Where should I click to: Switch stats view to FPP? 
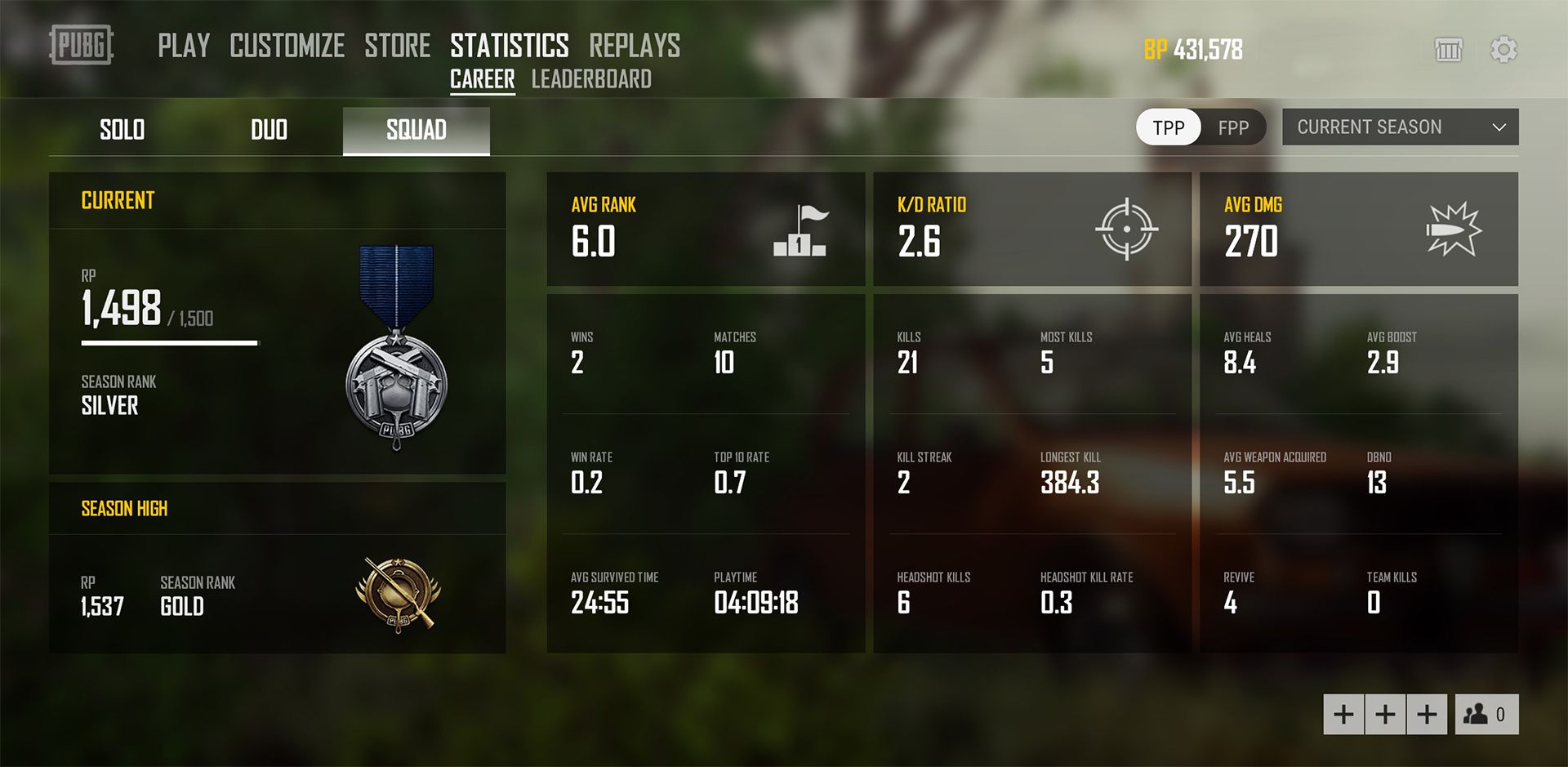[x=1234, y=127]
